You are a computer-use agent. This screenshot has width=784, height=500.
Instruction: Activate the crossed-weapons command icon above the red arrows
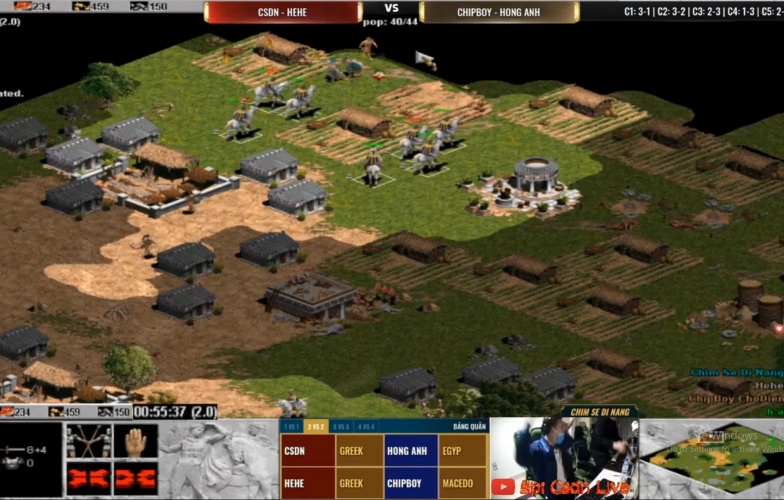coord(88,442)
